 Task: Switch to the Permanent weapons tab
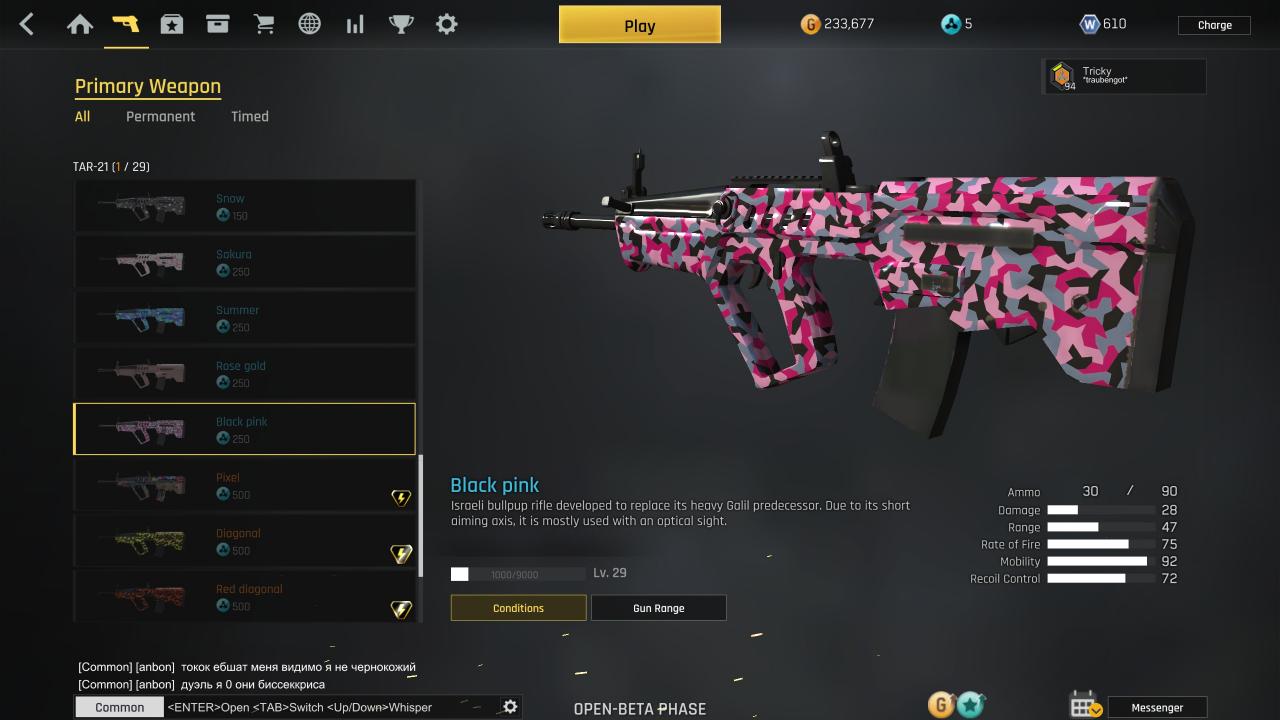(x=160, y=116)
